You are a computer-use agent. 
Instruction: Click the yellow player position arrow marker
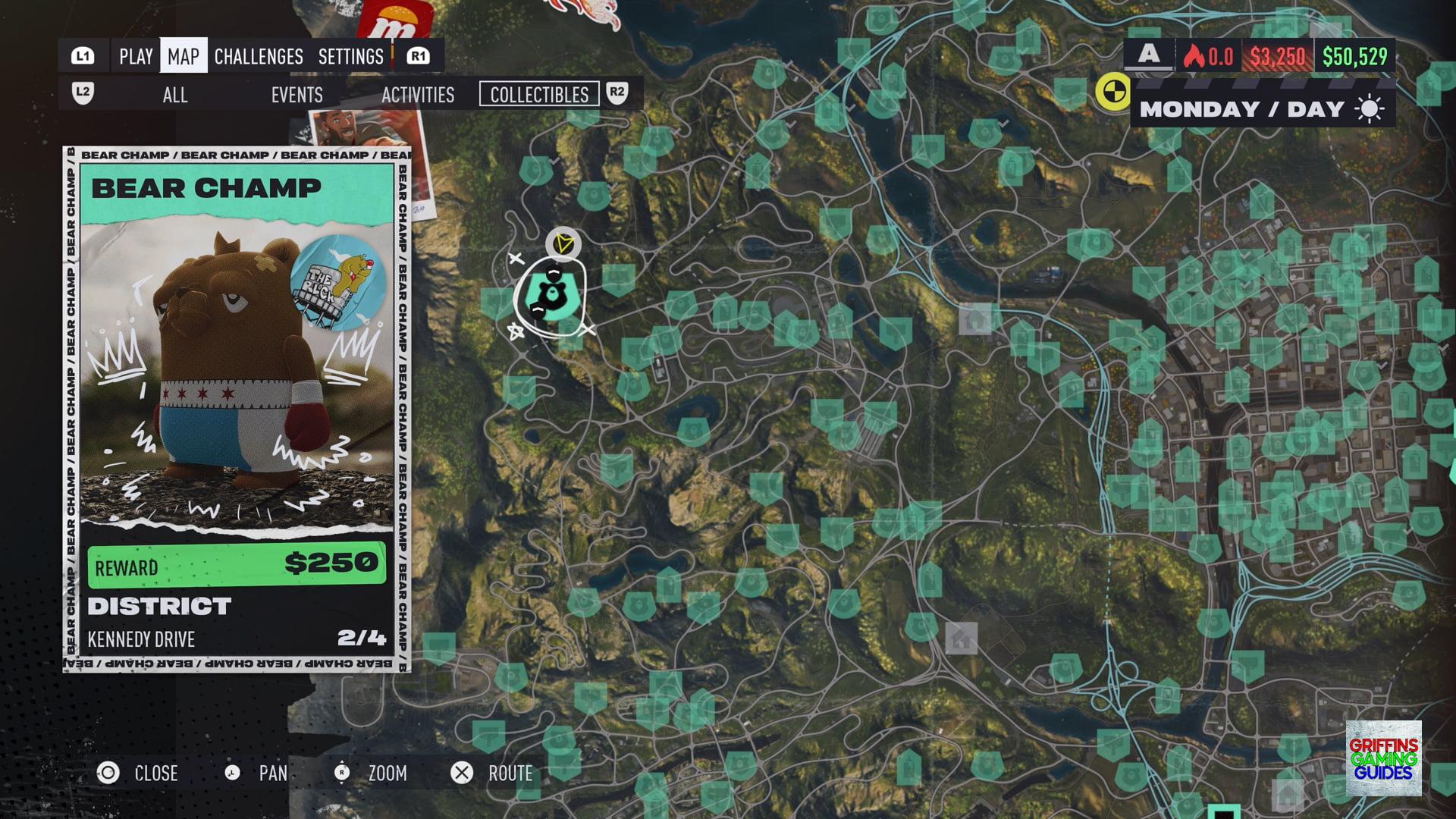pyautogui.click(x=563, y=243)
